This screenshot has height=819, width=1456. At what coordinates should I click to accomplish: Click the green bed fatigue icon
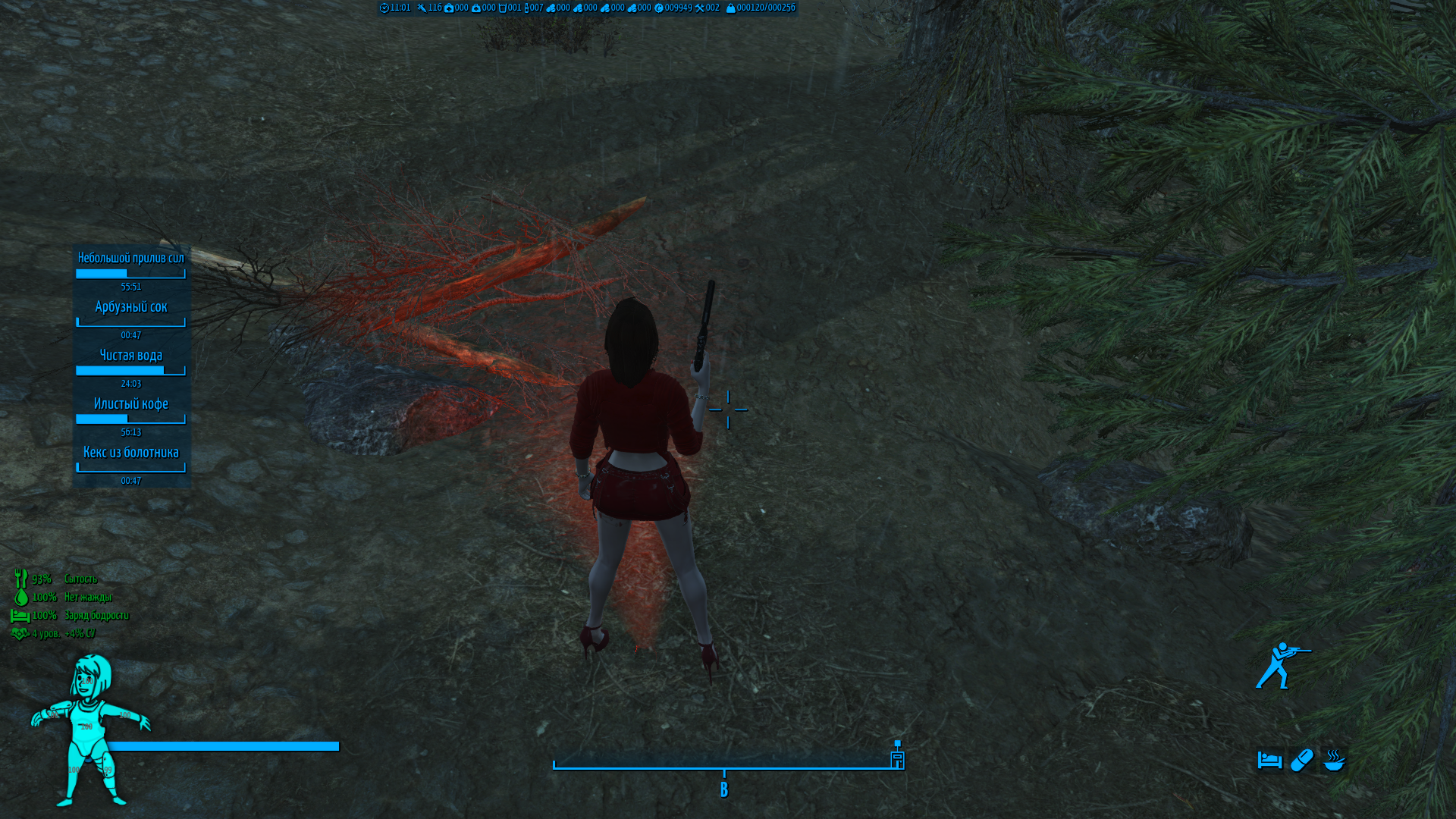pos(20,615)
